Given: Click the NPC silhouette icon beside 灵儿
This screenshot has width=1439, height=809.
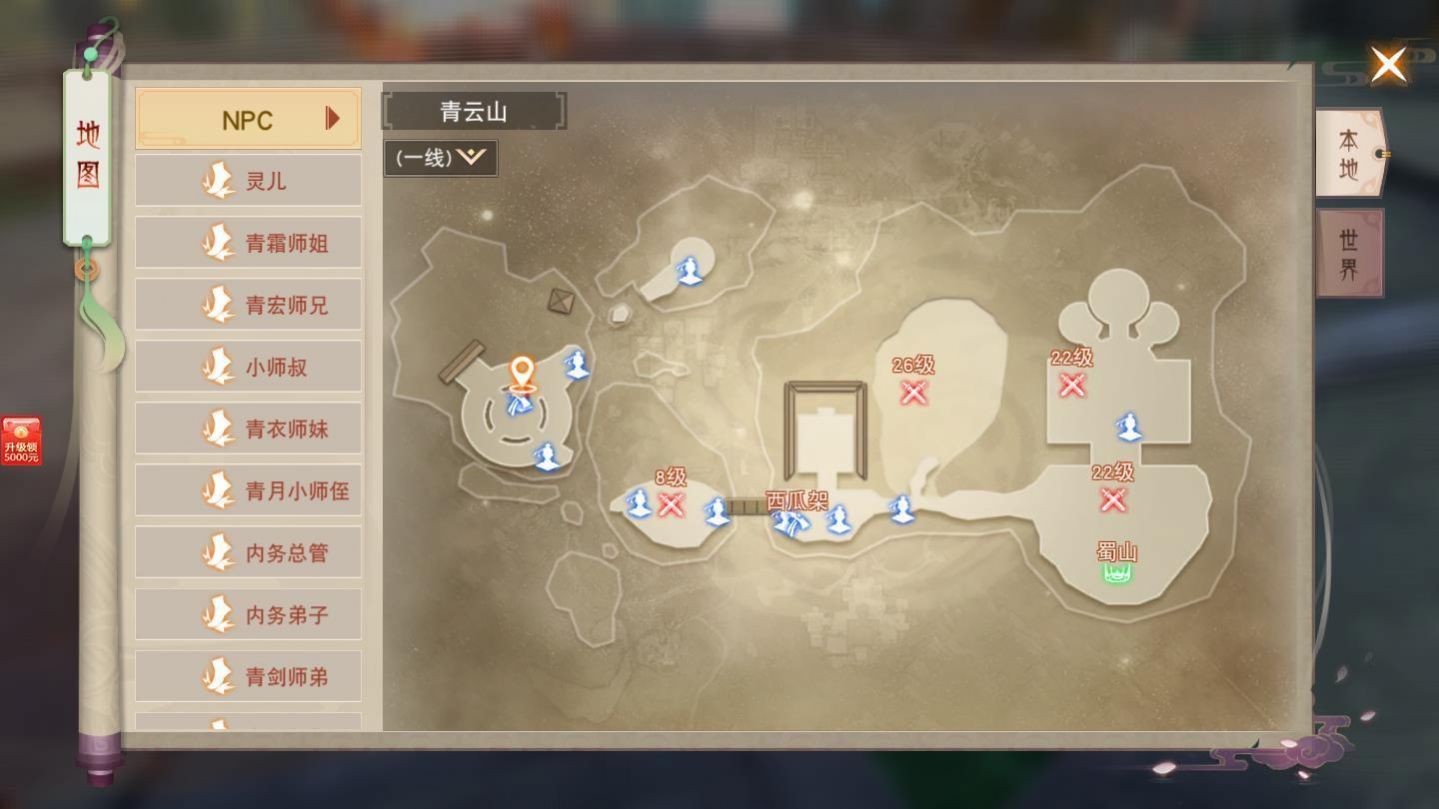Looking at the screenshot, I should 217,180.
